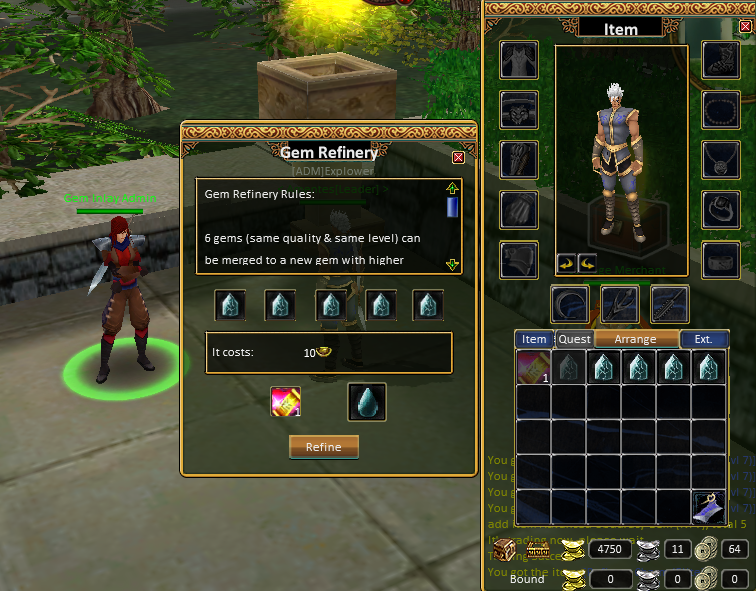Open the Item tab in inventory
This screenshot has height=591, width=756.
(x=535, y=339)
